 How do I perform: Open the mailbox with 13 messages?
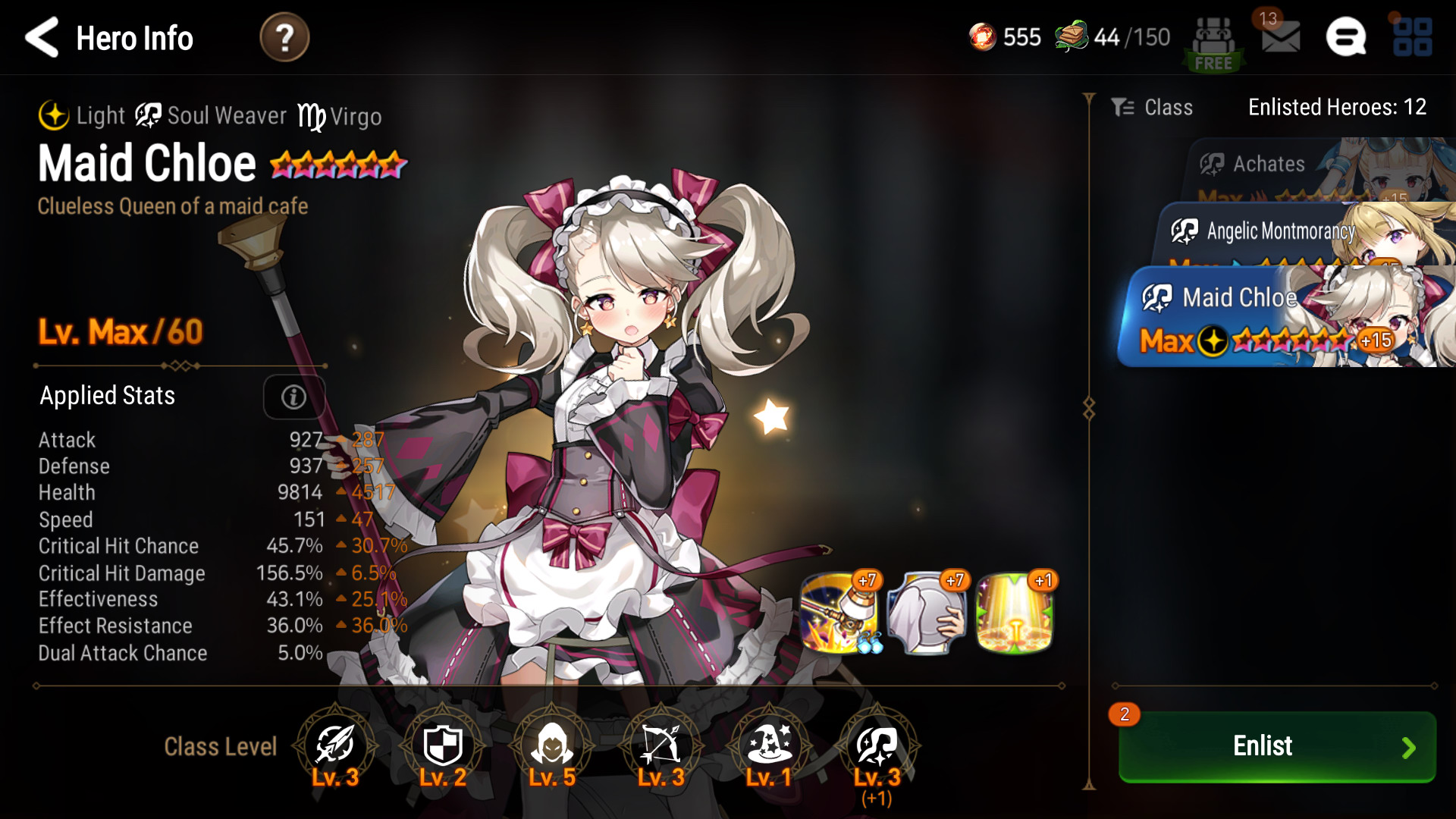1280,36
